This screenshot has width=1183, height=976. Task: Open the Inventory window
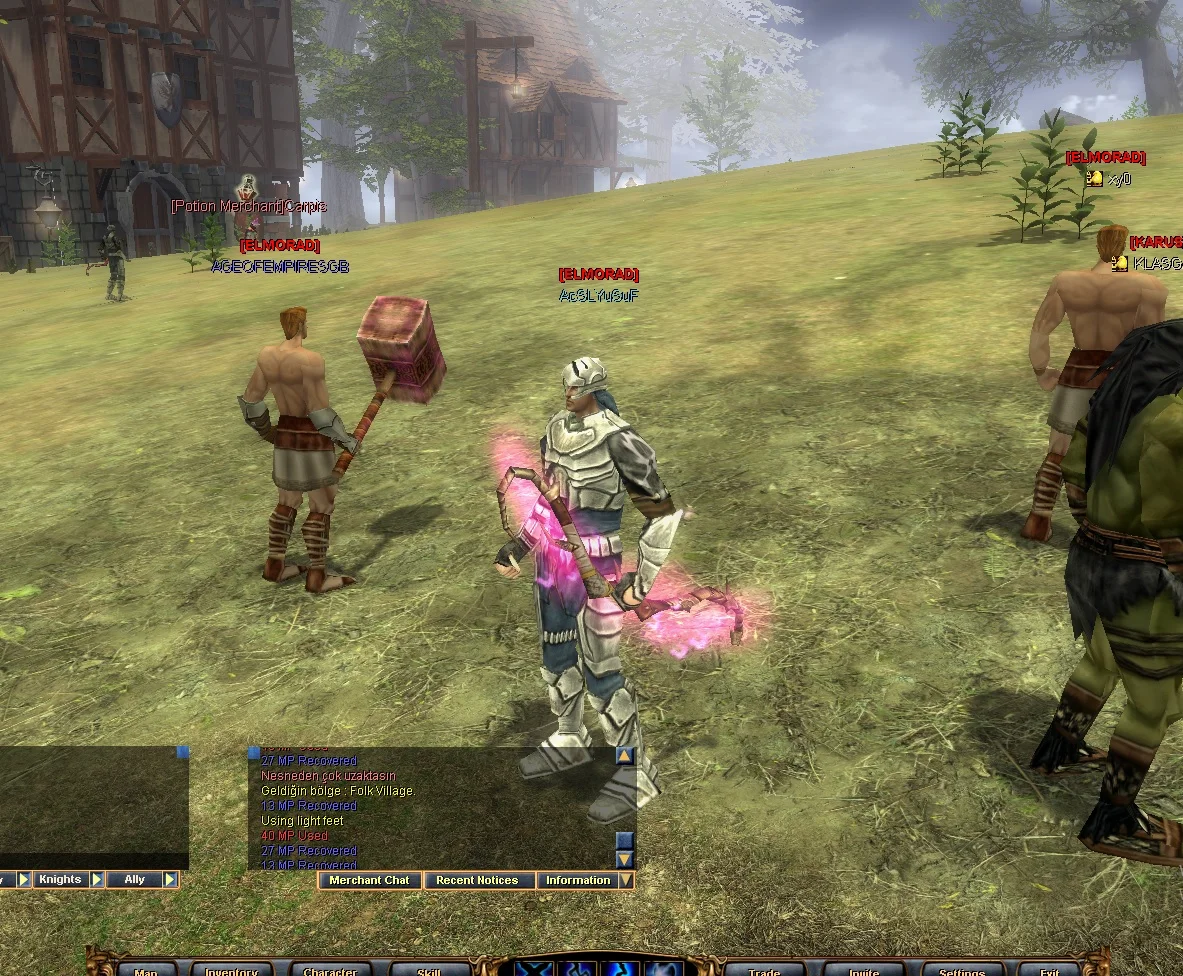coord(232,971)
